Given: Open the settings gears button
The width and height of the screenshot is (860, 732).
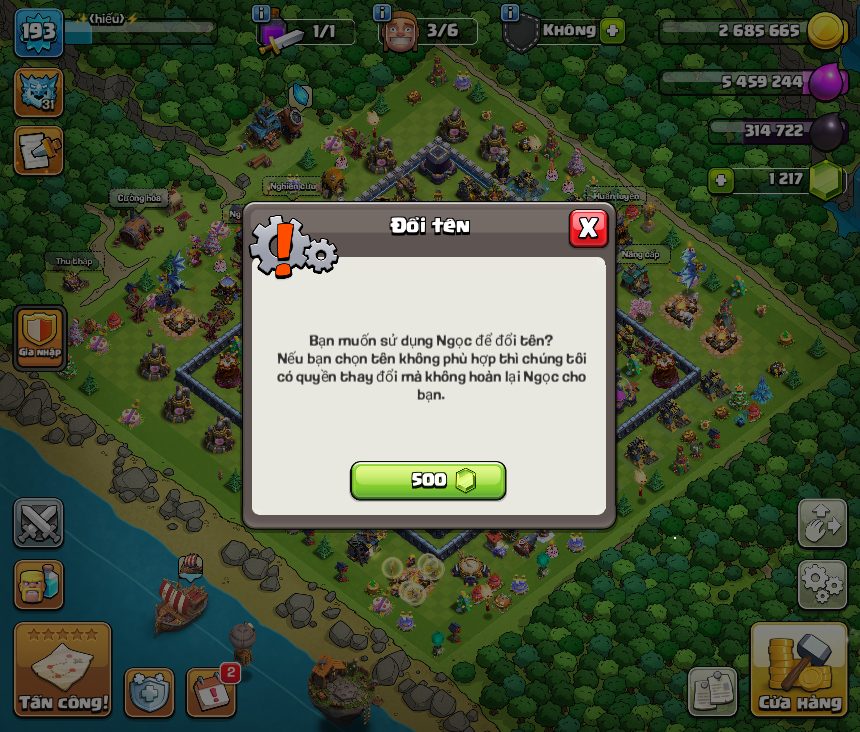Looking at the screenshot, I should pyautogui.click(x=822, y=584).
